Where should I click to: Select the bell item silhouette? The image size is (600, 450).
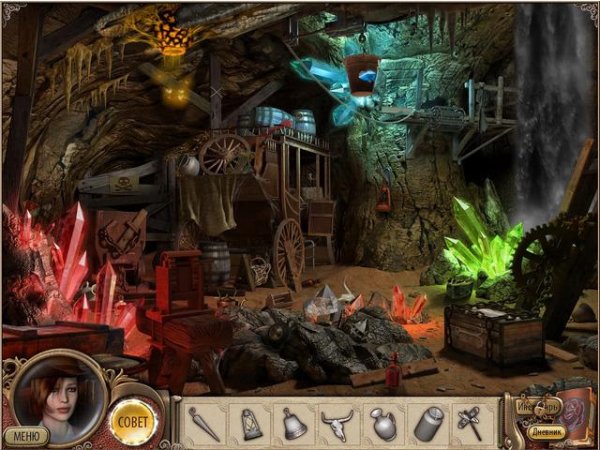click(x=293, y=423)
